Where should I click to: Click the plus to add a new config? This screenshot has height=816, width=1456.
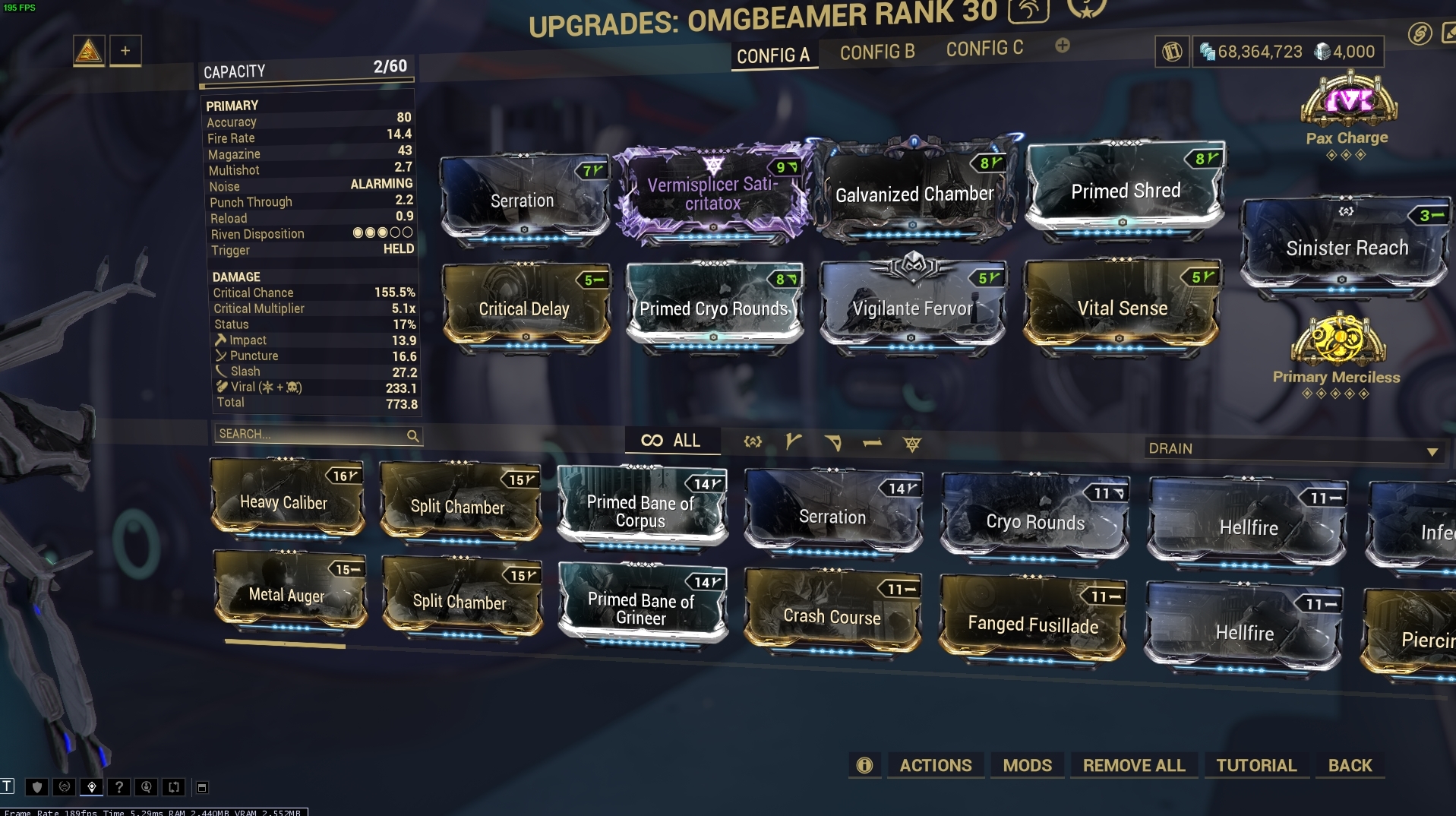click(x=1061, y=46)
